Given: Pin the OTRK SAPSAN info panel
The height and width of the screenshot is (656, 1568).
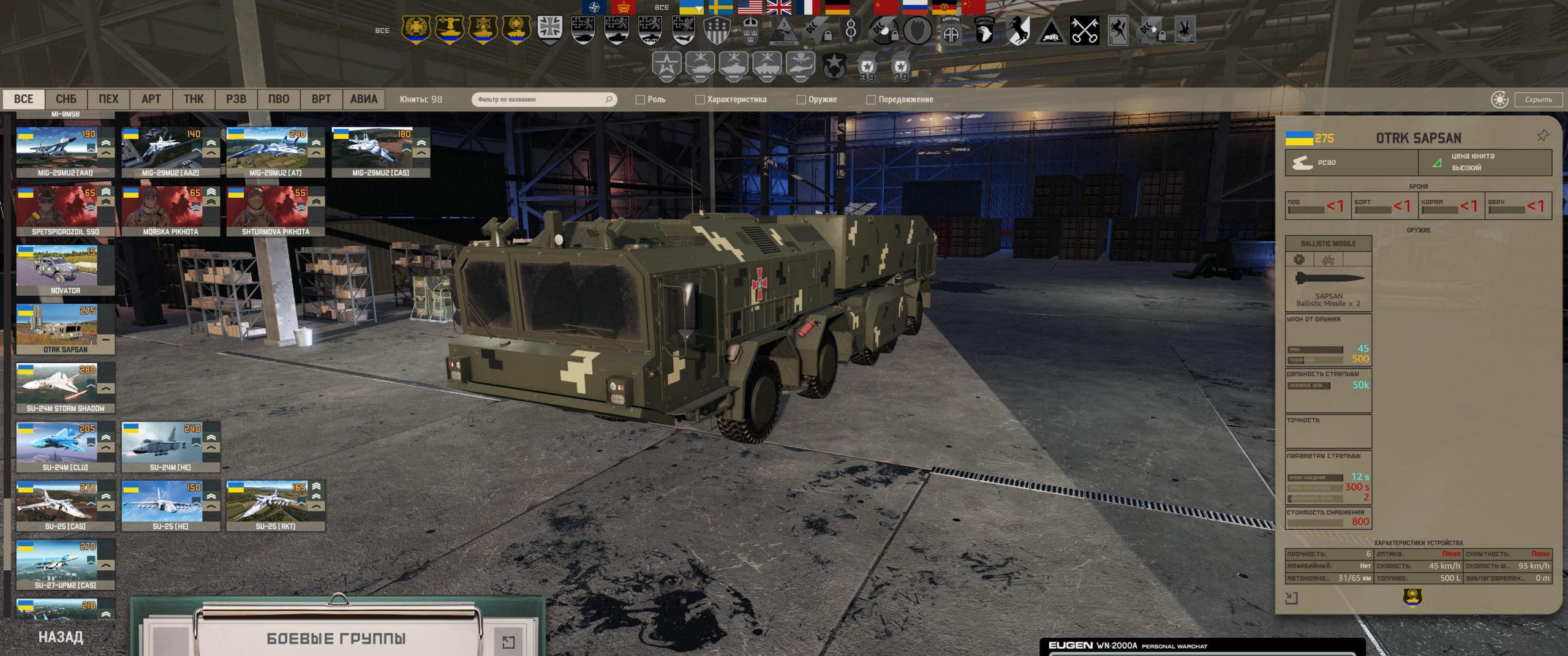Looking at the screenshot, I should (x=1542, y=136).
